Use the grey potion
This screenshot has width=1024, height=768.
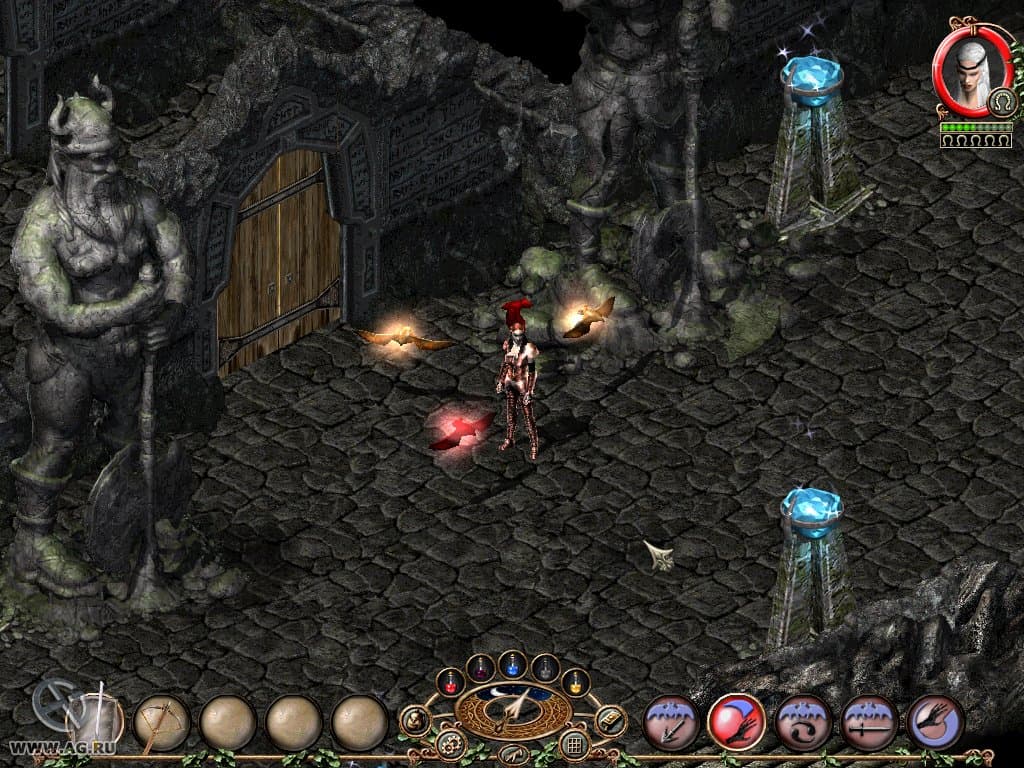545,667
